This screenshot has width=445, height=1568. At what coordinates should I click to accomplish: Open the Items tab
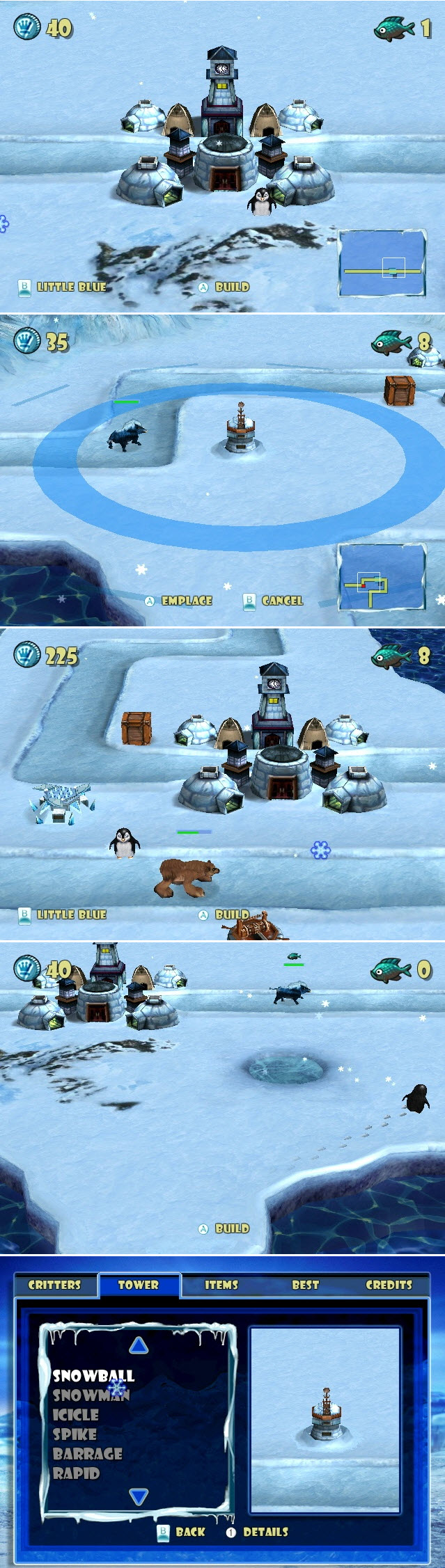[x=221, y=1285]
